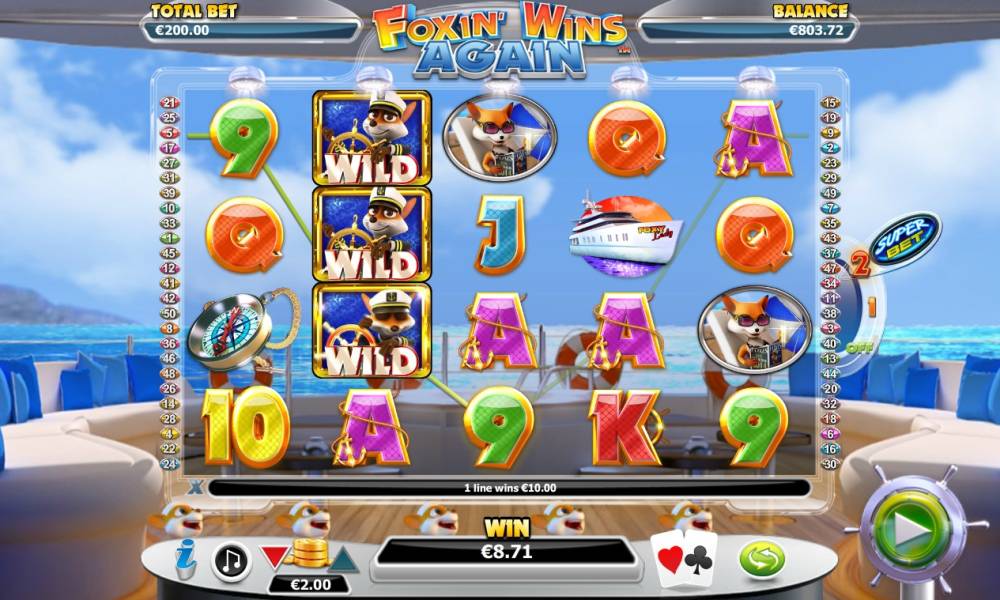Set Super Bet to level 1
The height and width of the screenshot is (600, 1000).
click(x=871, y=307)
